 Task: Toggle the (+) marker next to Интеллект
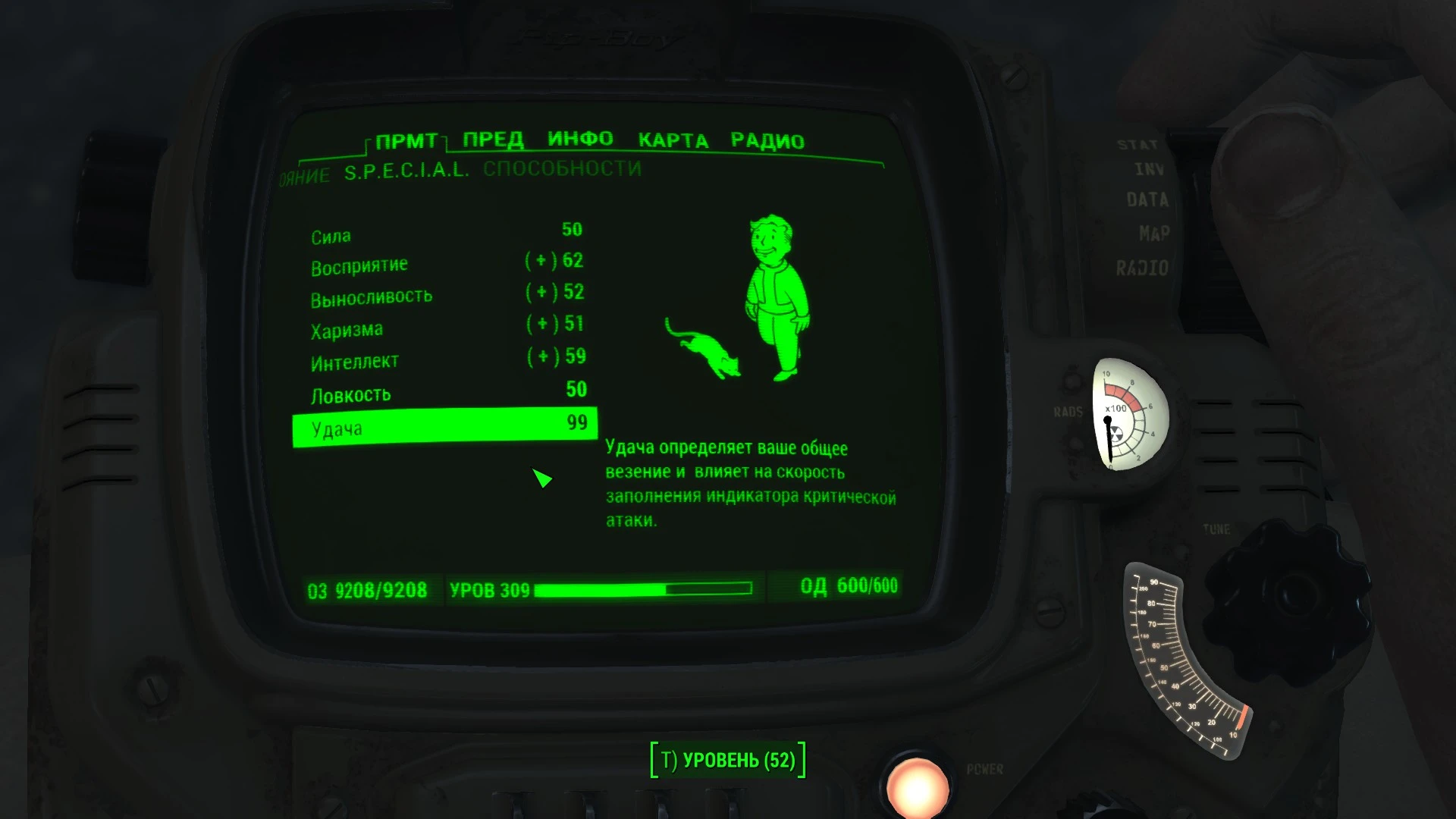pyautogui.click(x=540, y=356)
